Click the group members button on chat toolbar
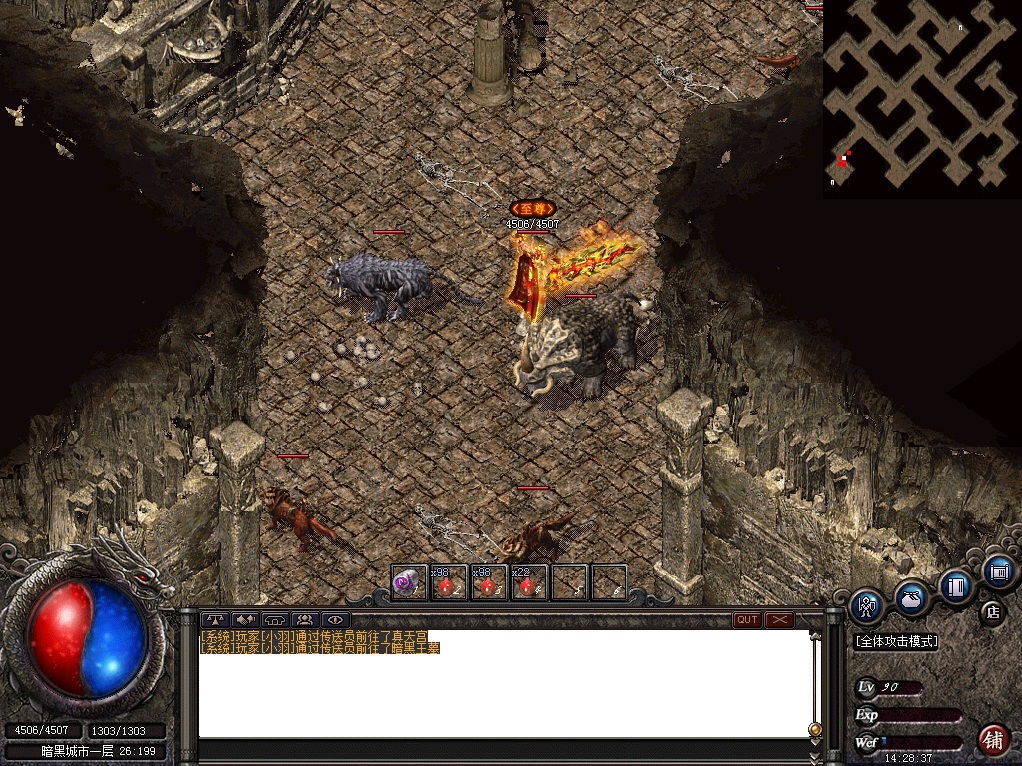1022x766 pixels. [x=304, y=620]
